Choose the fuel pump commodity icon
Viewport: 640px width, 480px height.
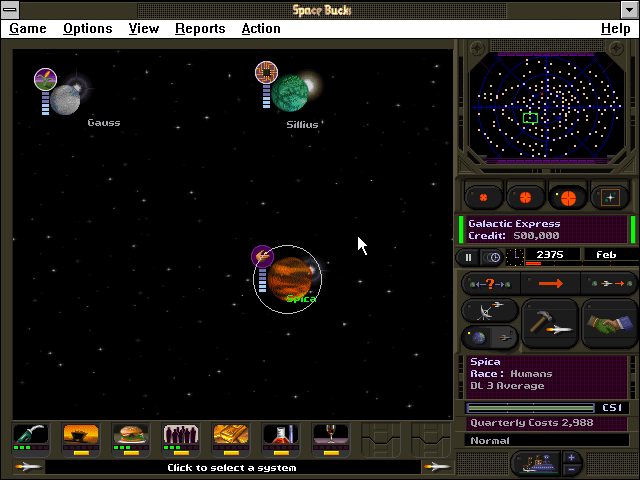(31, 435)
